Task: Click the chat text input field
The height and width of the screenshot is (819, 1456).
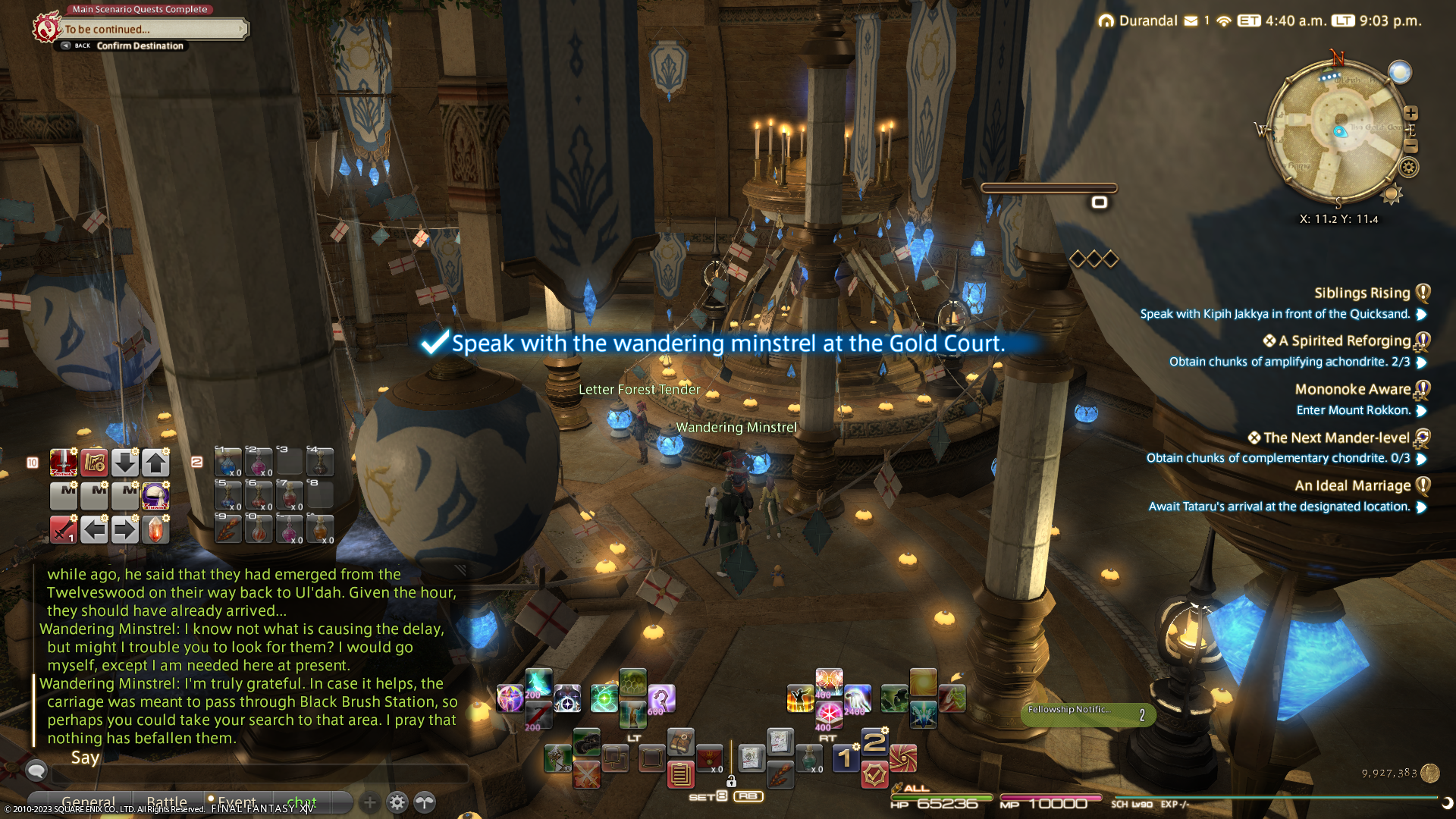Action: (x=258, y=773)
